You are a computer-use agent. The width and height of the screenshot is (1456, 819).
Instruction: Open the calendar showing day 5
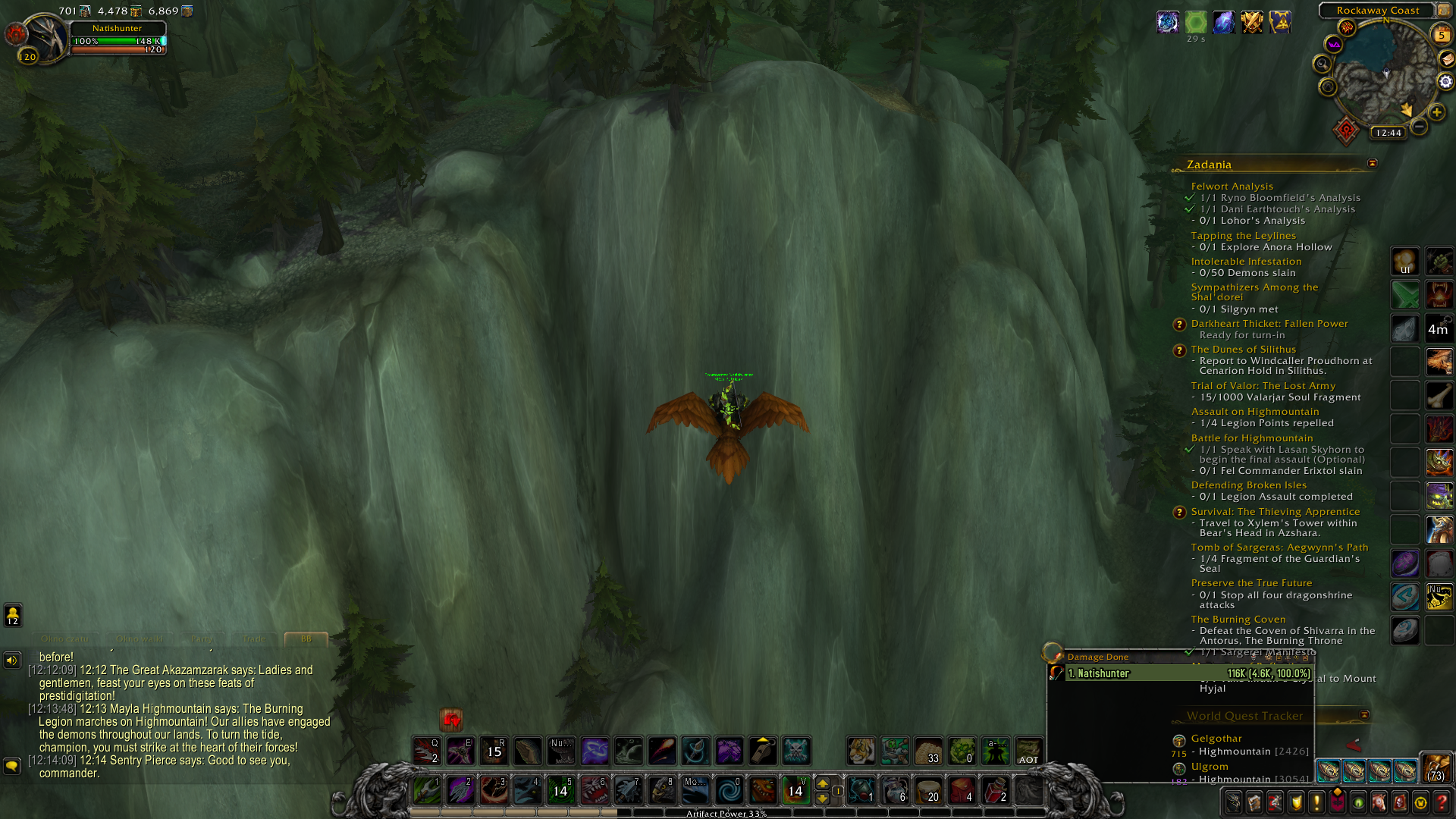[1441, 35]
